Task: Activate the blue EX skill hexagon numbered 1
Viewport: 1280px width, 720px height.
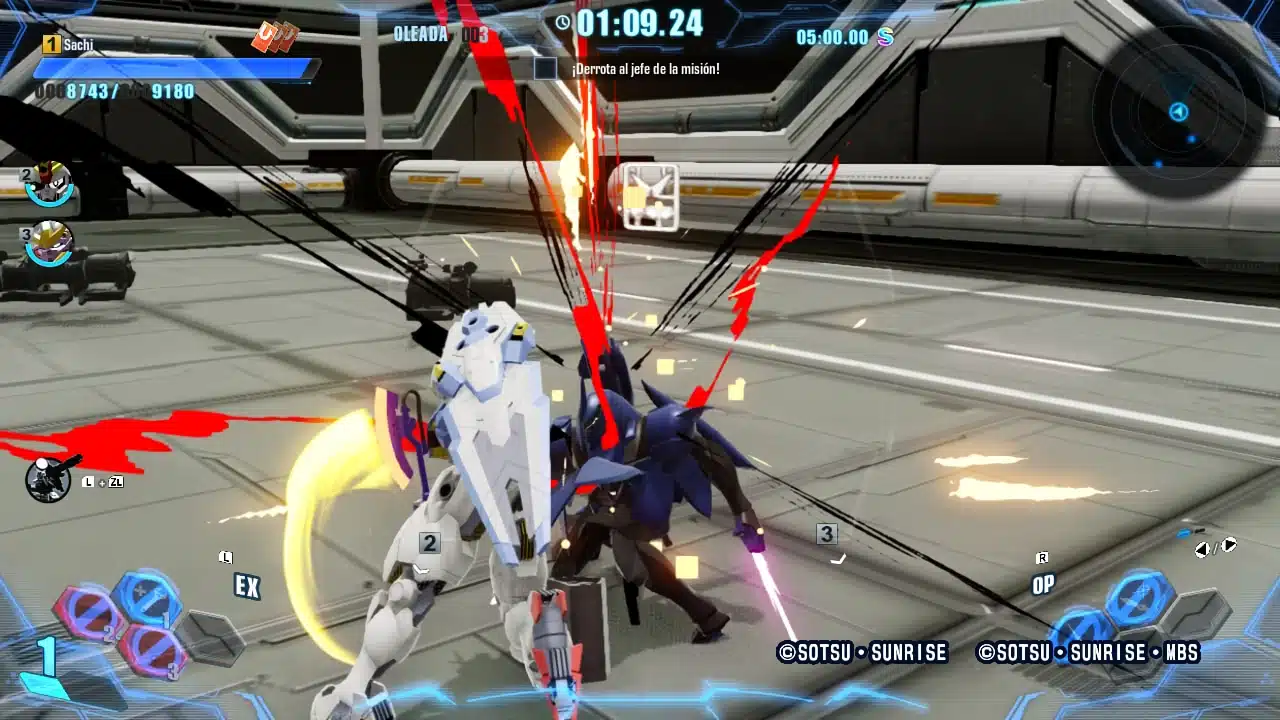Action: 147,599
